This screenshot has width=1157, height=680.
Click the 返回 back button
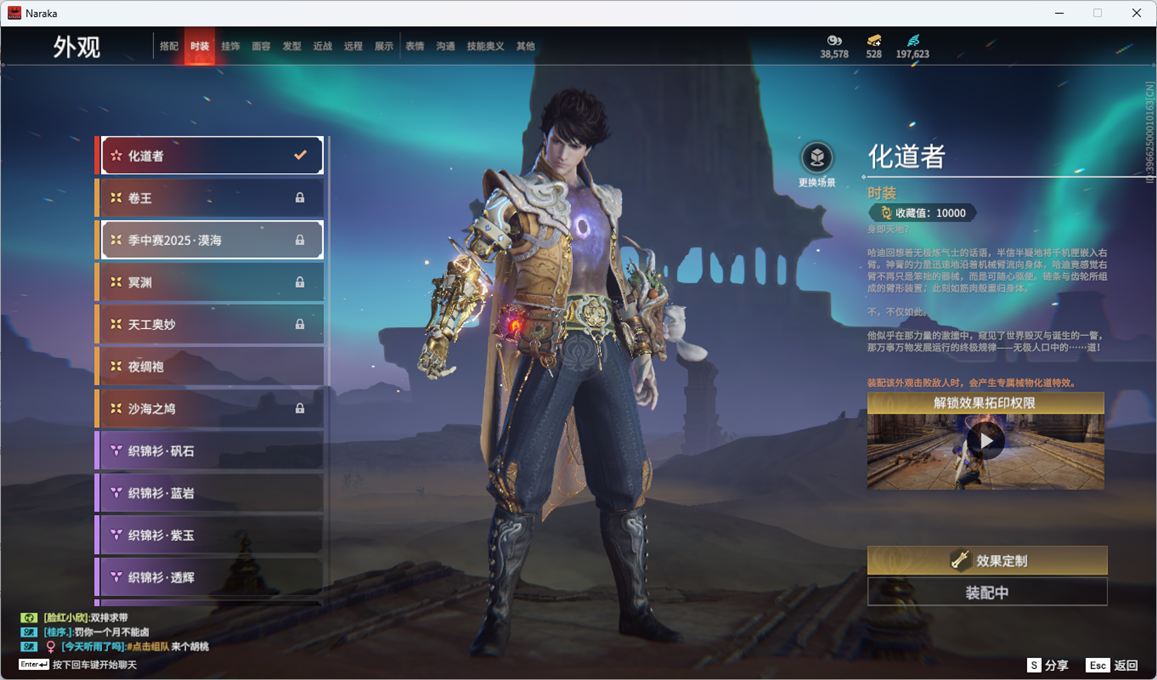pyautogui.click(x=1113, y=665)
